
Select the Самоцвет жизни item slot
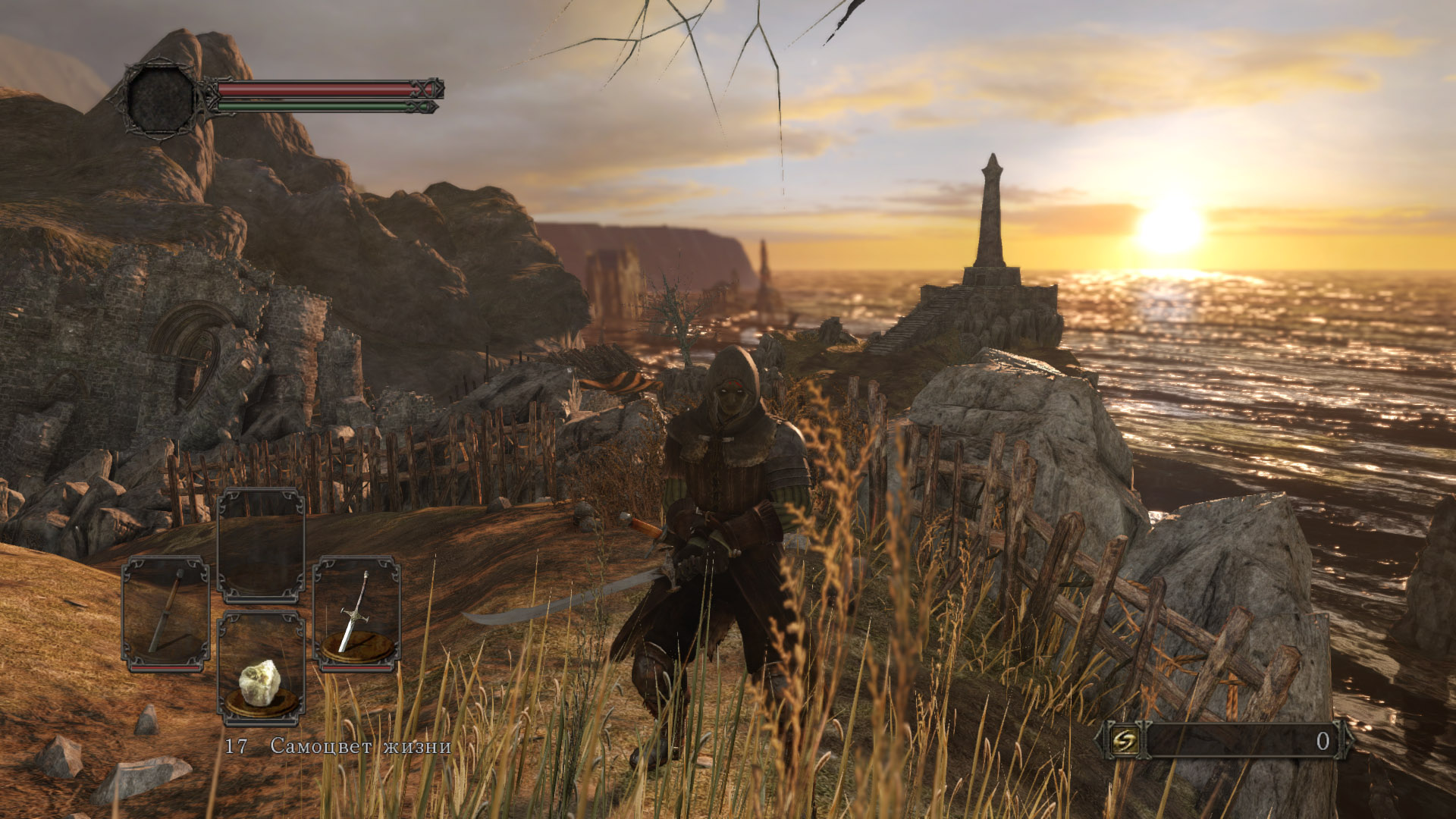click(x=261, y=669)
